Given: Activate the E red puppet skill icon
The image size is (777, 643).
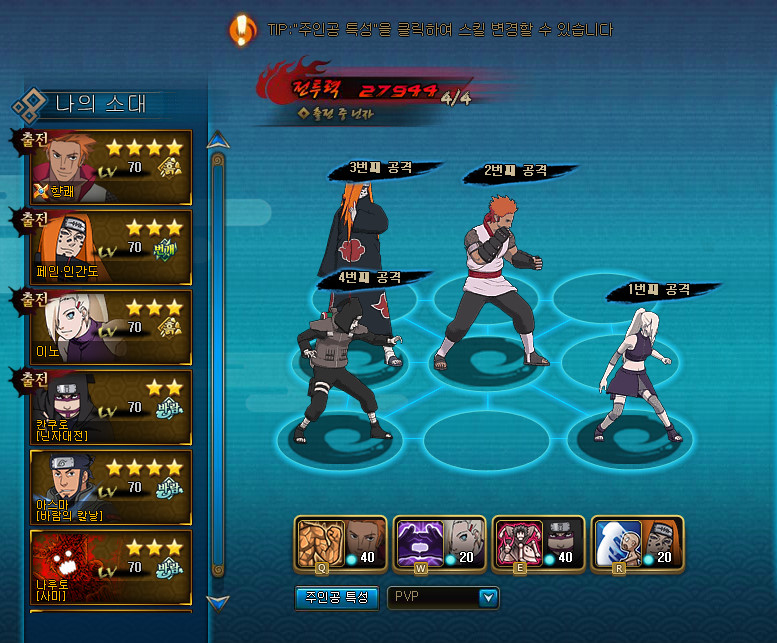Looking at the screenshot, I should pos(516,543).
